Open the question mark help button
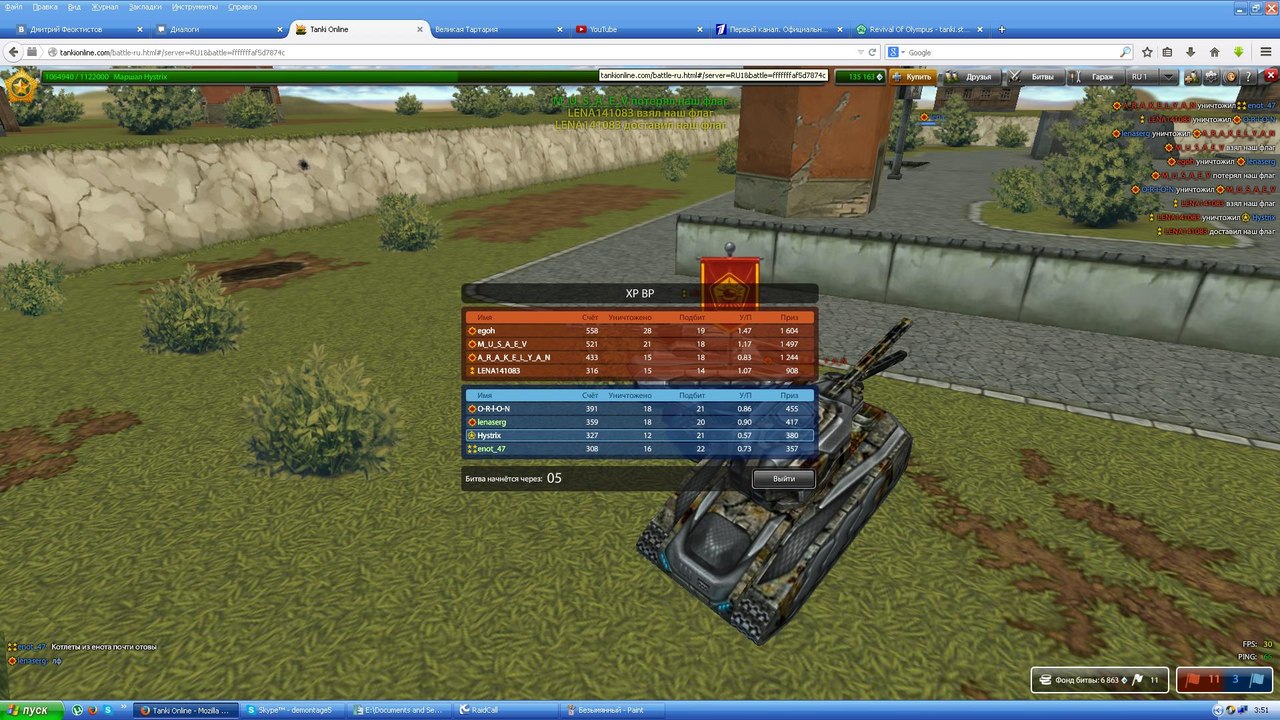This screenshot has height=720, width=1280. tap(1248, 76)
